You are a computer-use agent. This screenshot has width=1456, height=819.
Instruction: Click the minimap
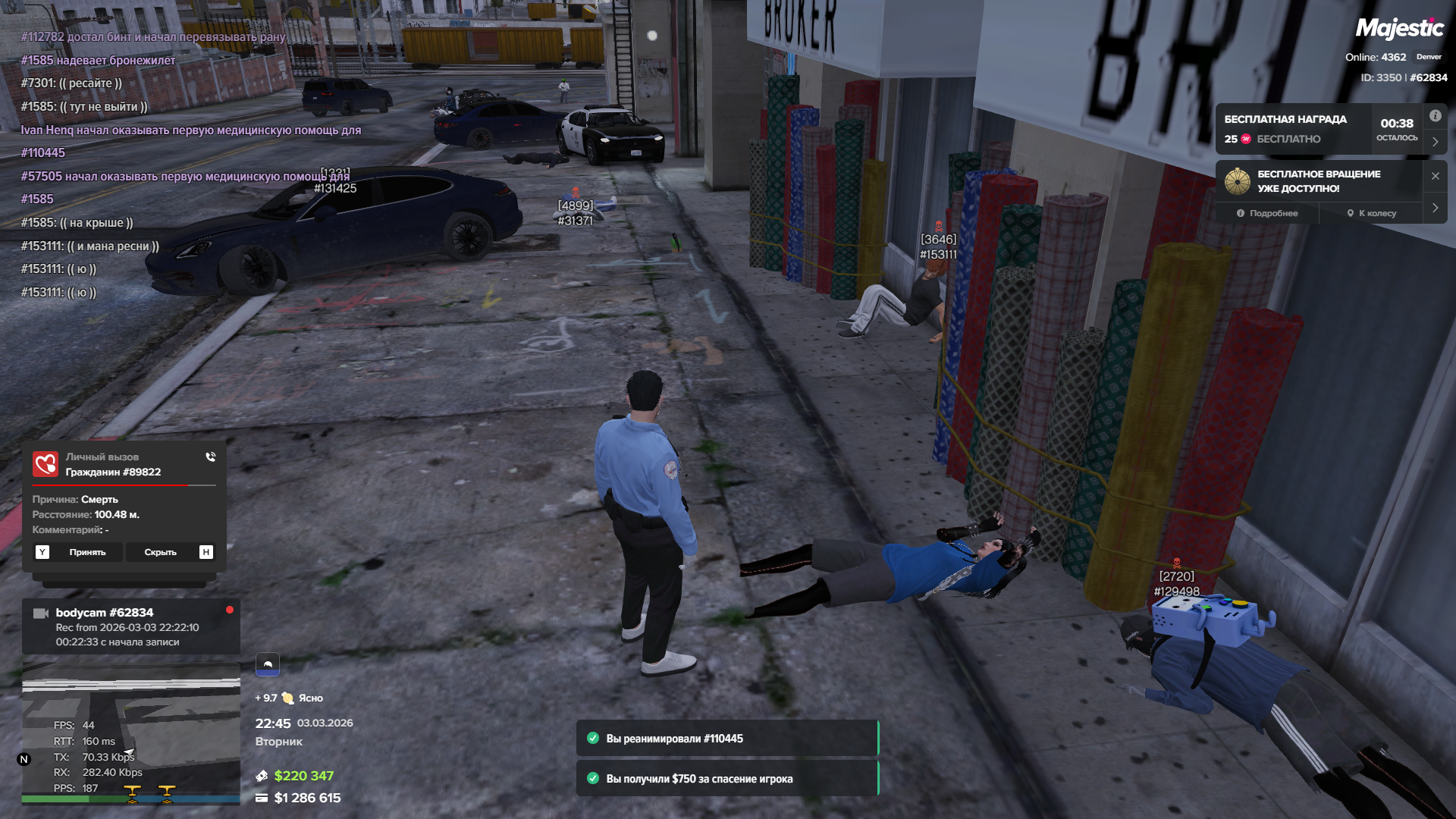[x=130, y=732]
